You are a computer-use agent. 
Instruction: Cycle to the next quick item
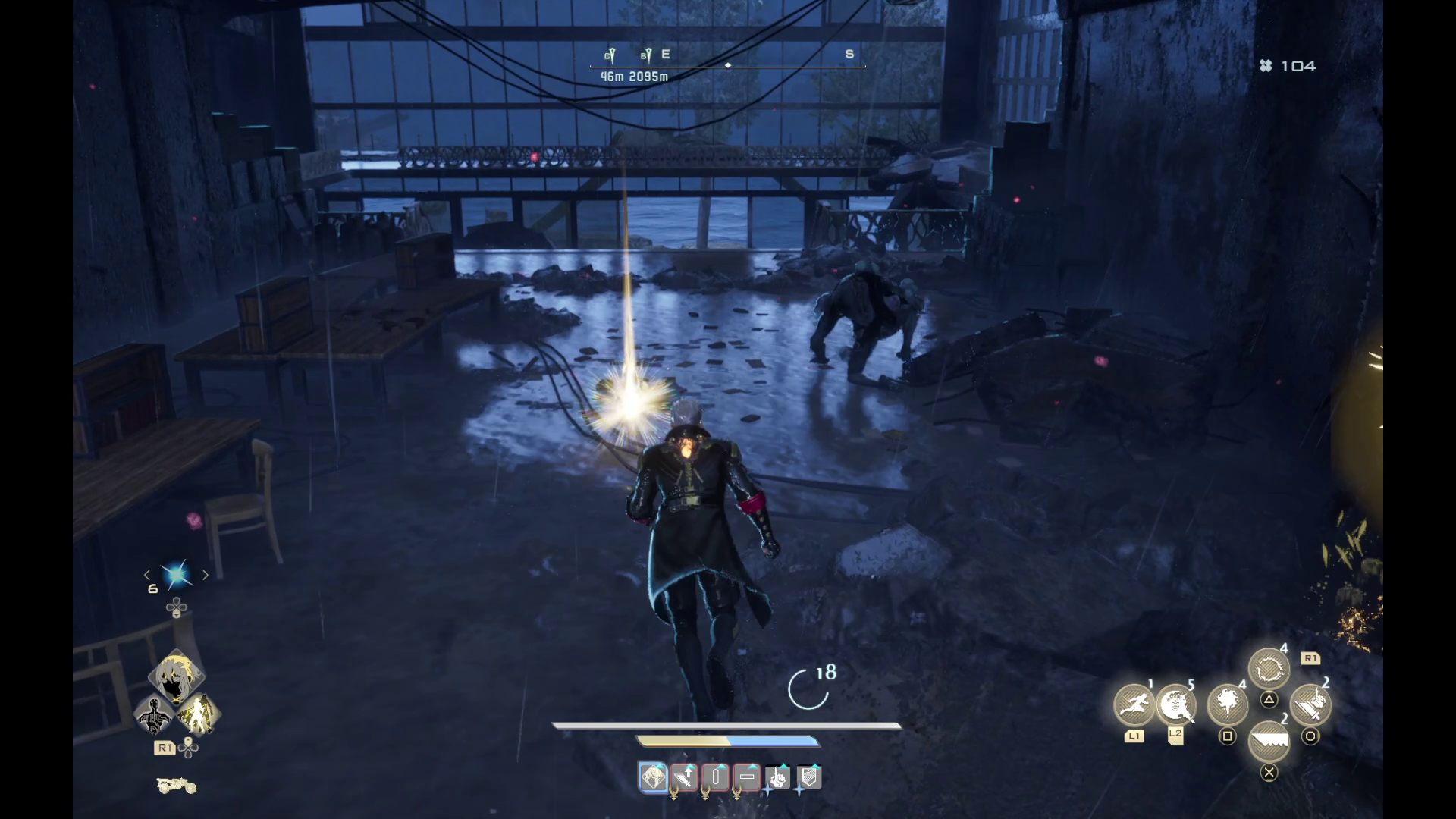point(206,575)
